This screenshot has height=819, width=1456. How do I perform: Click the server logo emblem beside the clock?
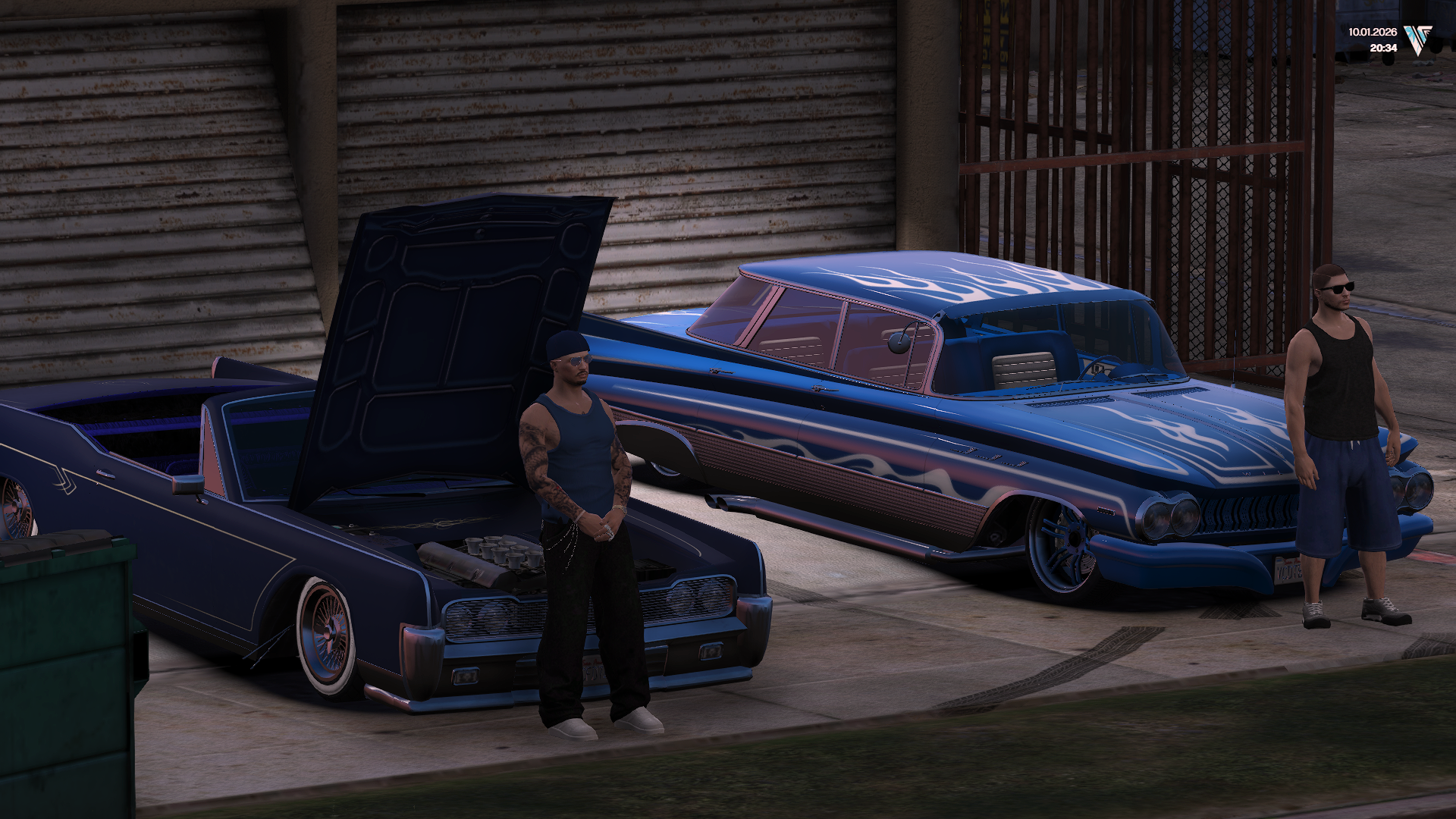coord(1417,39)
